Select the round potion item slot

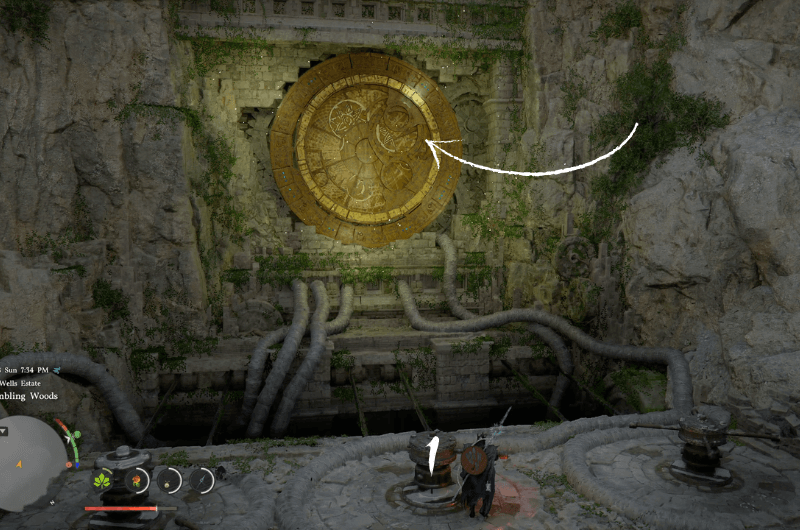(169, 481)
